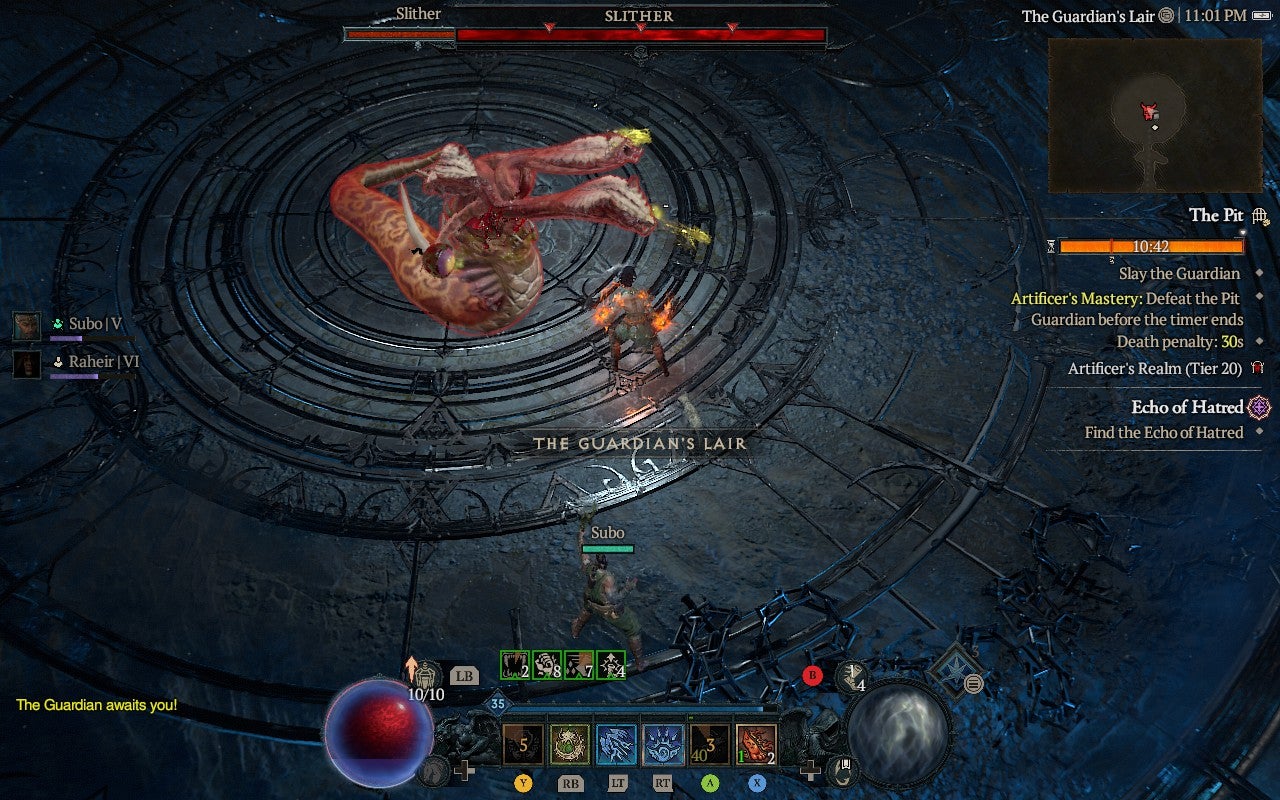Collapse The Pit tracker via the small chevron
Viewport: 1280px width, 800px height.
[1242, 231]
